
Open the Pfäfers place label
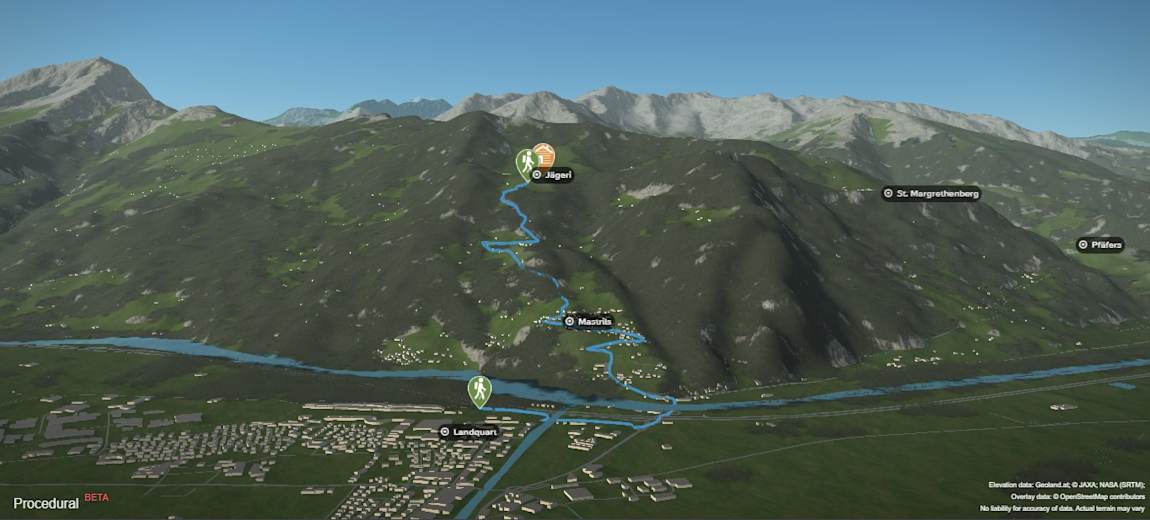[x=1100, y=245]
